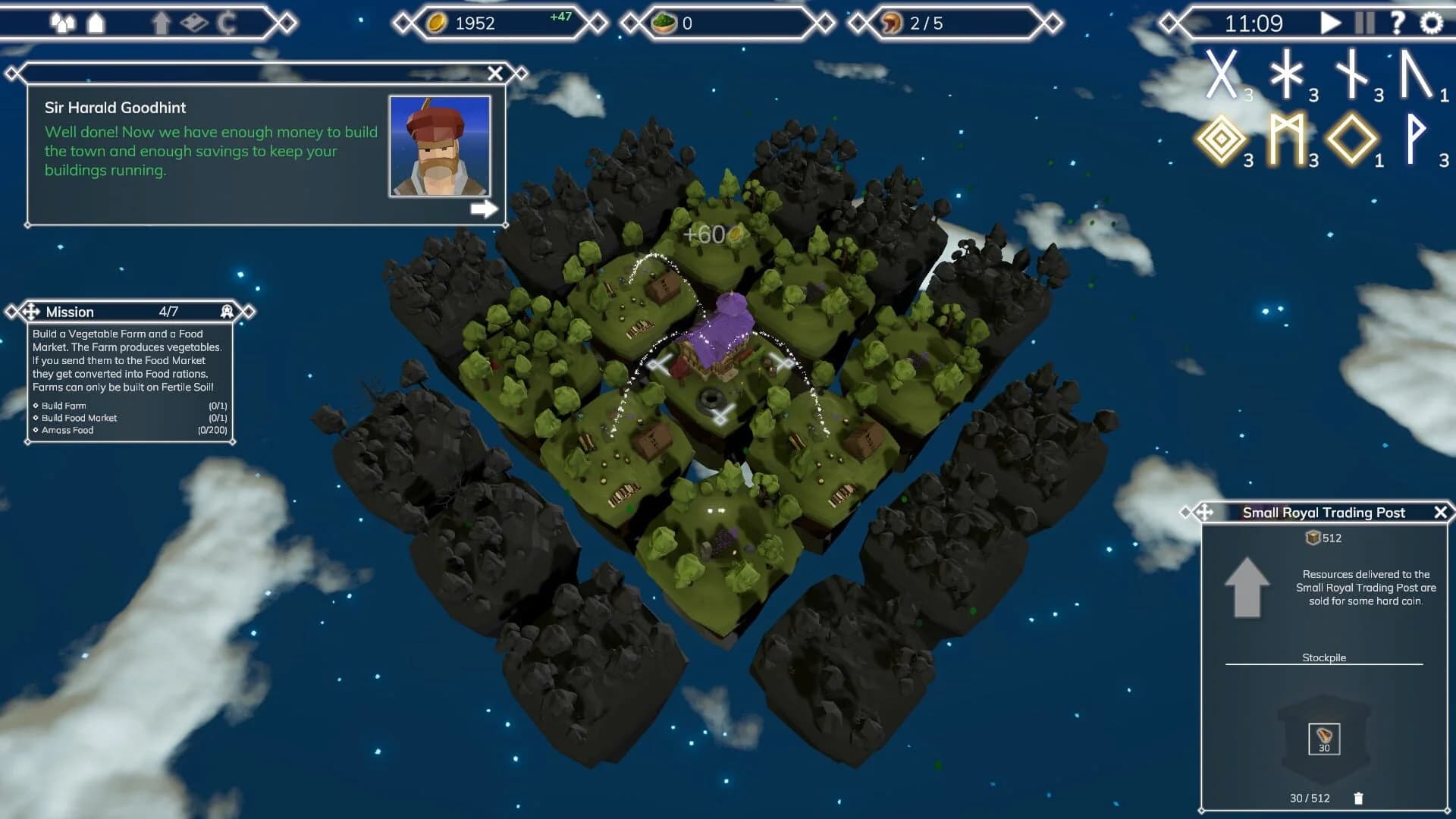This screenshot has width=1456, height=819.
Task: Toggle the mission achievements badge icon
Action: click(226, 311)
